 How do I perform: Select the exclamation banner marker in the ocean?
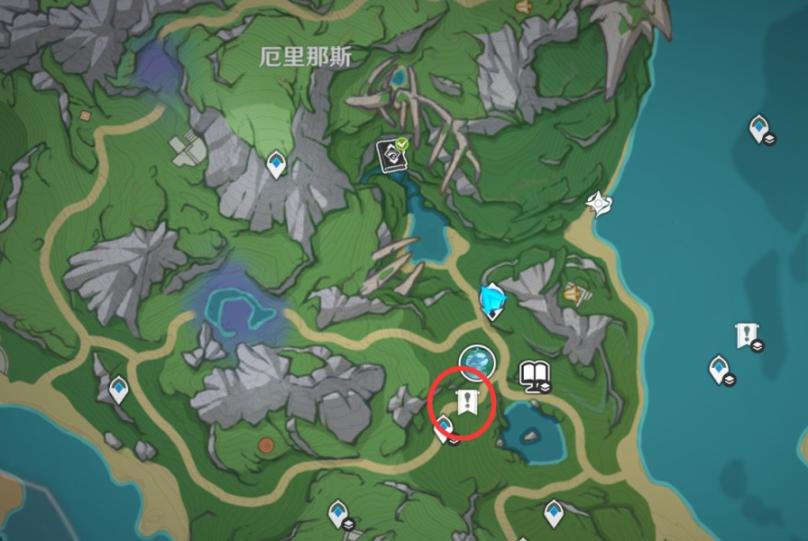(746, 336)
